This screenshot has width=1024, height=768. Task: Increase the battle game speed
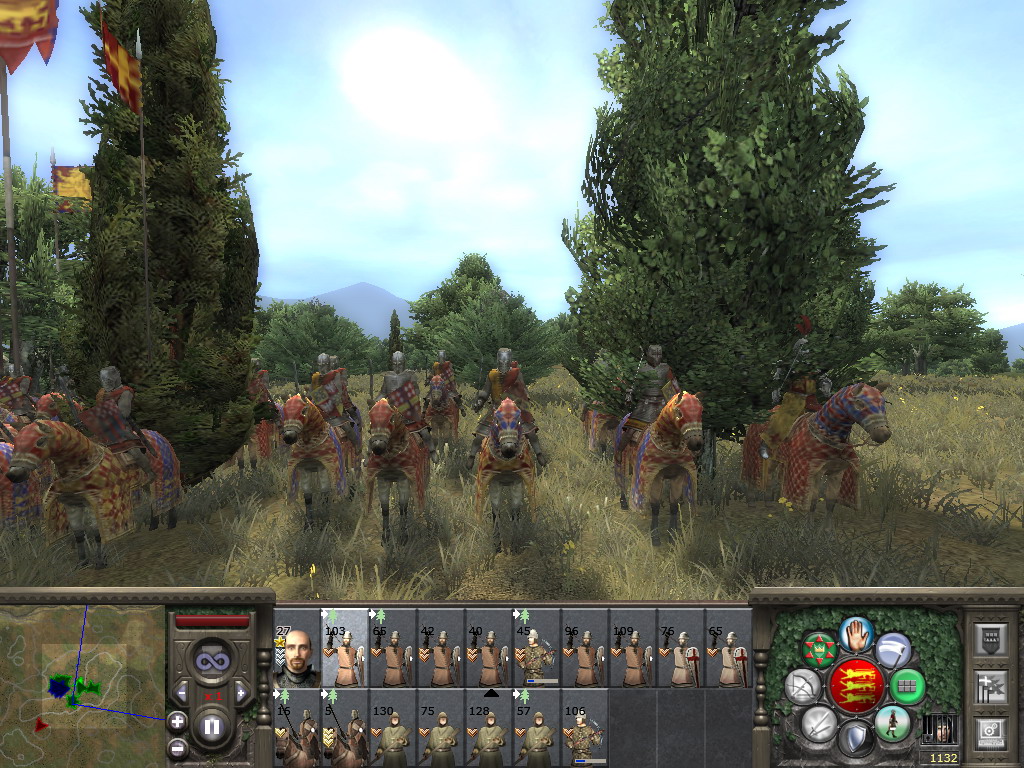pos(241,692)
